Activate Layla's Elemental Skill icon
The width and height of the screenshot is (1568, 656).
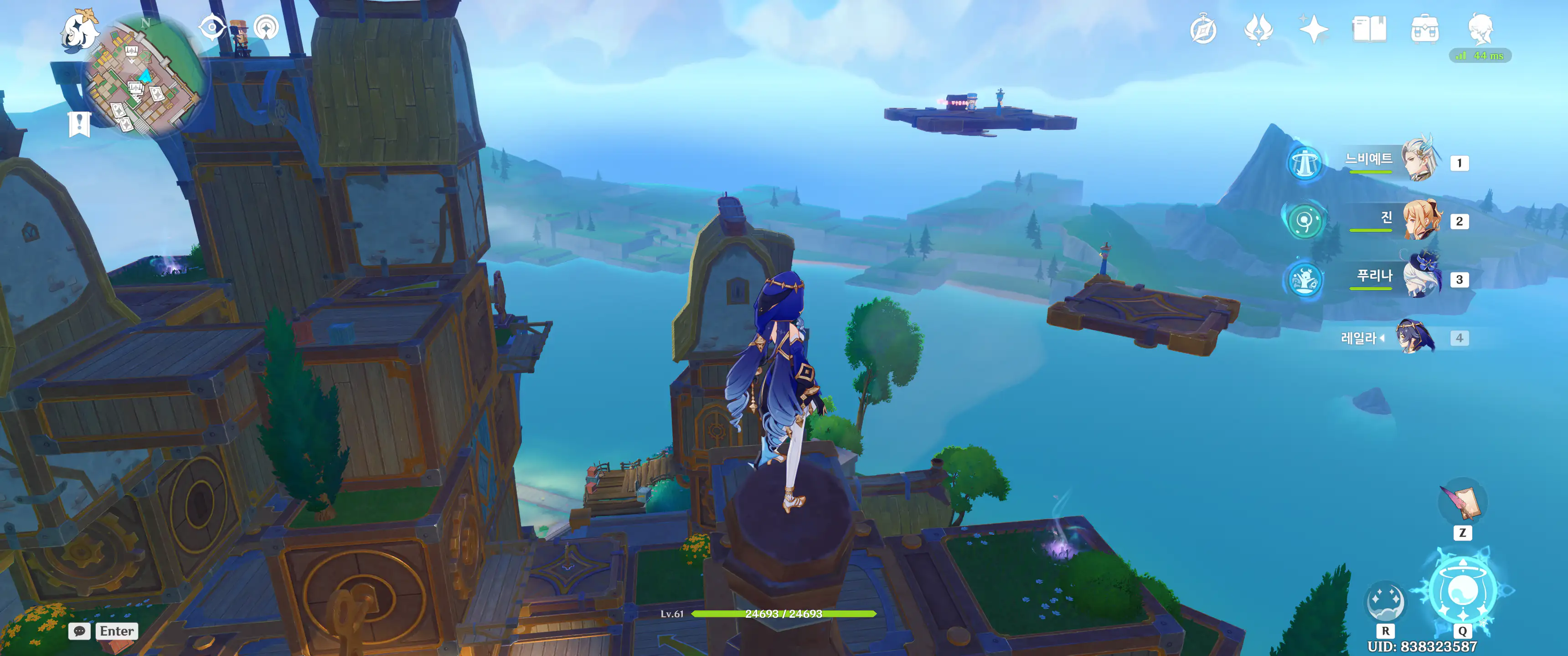pyautogui.click(x=1385, y=600)
